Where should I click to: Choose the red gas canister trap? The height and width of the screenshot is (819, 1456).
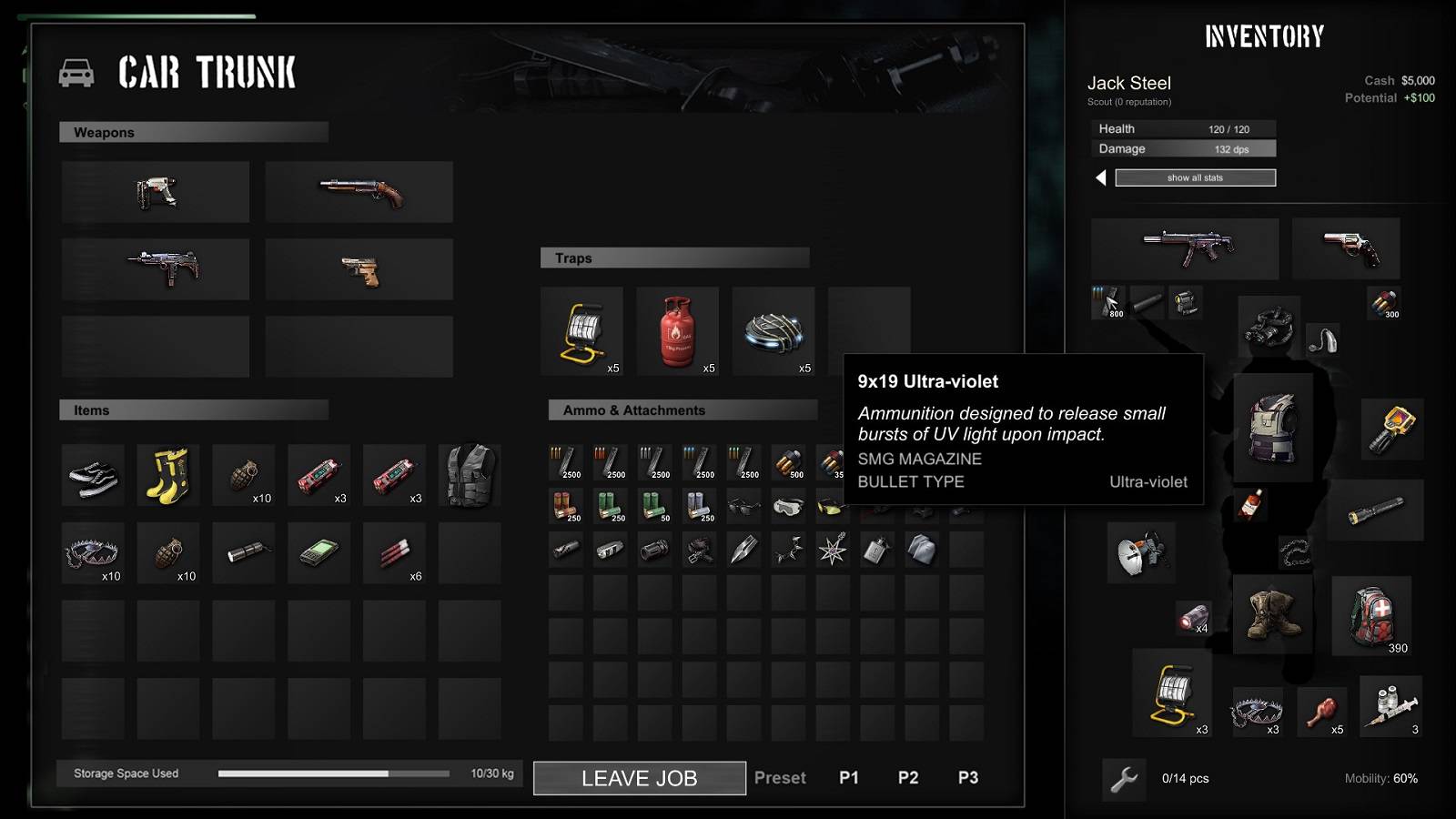[677, 331]
